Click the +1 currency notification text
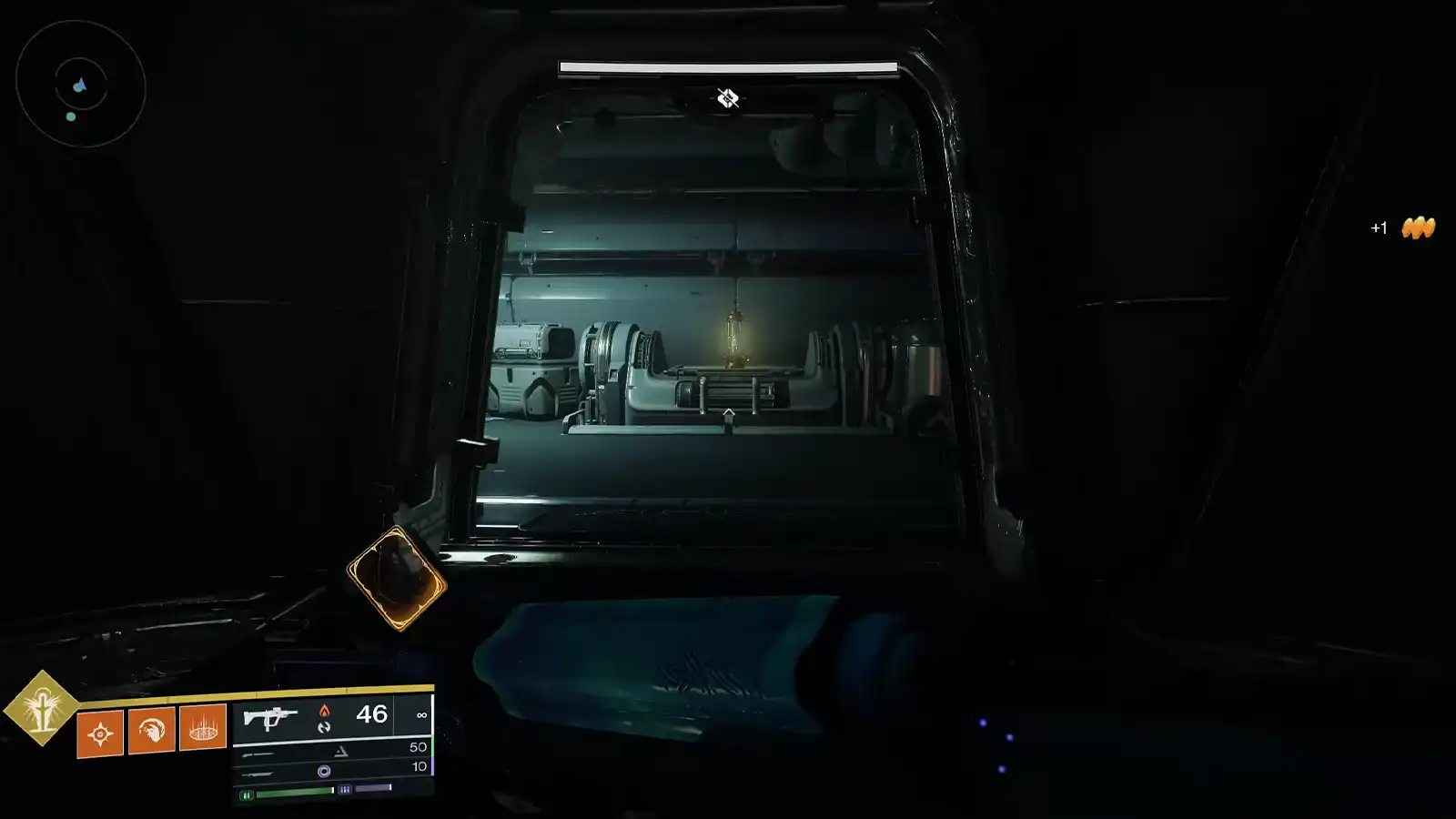Viewport: 1456px width, 819px height. (1379, 228)
